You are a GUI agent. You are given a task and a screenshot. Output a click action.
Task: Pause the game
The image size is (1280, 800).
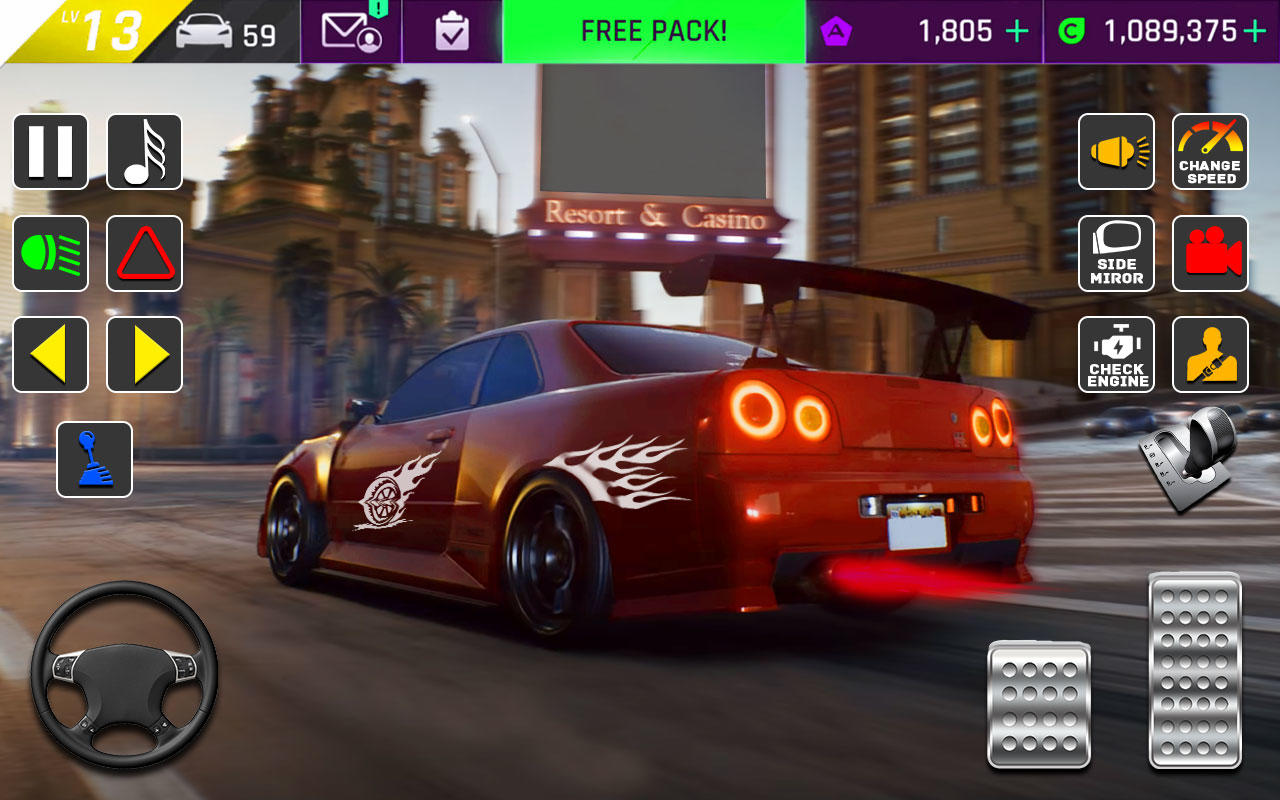tap(50, 152)
